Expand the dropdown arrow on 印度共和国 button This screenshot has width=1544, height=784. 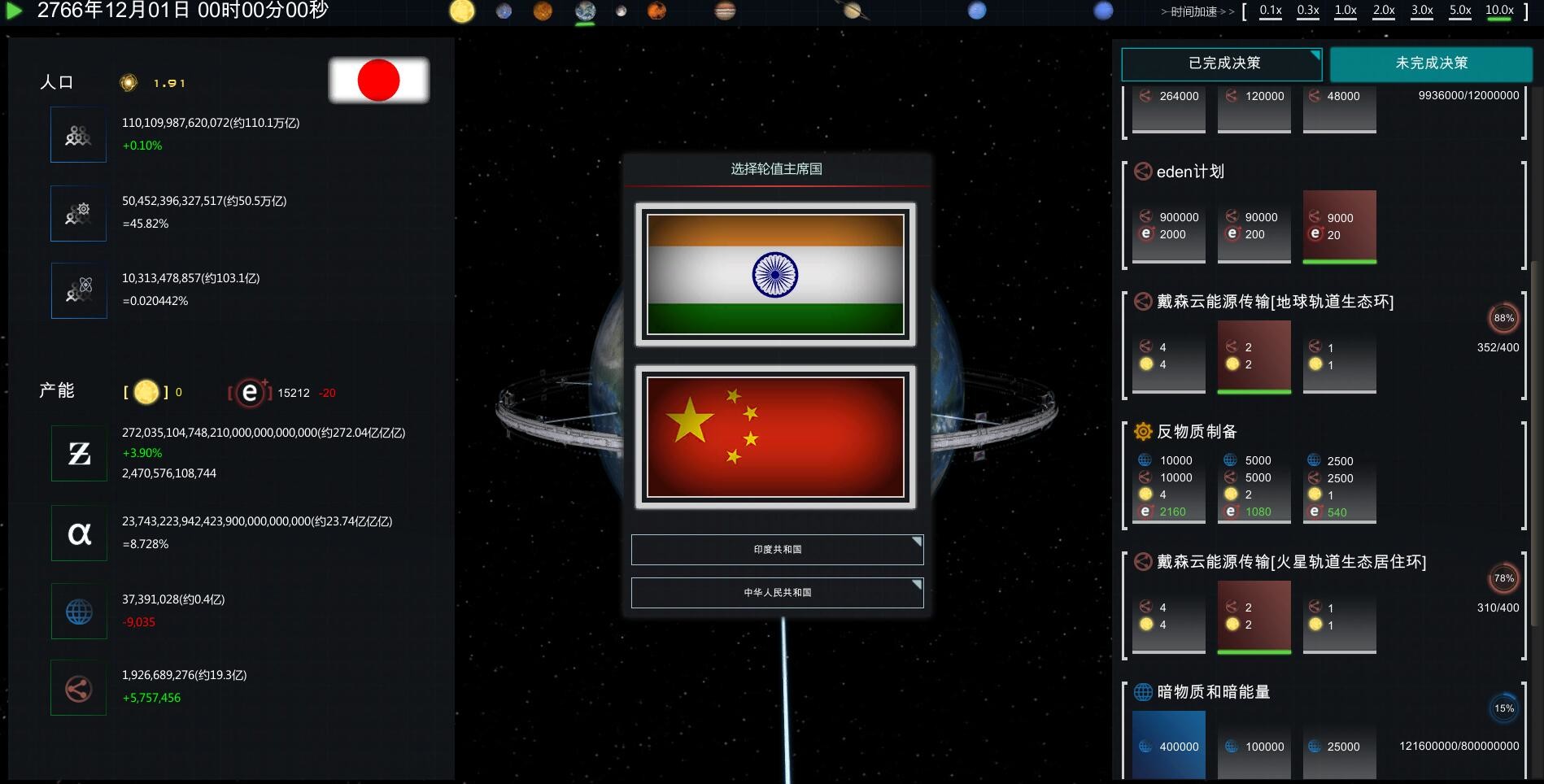[x=916, y=541]
